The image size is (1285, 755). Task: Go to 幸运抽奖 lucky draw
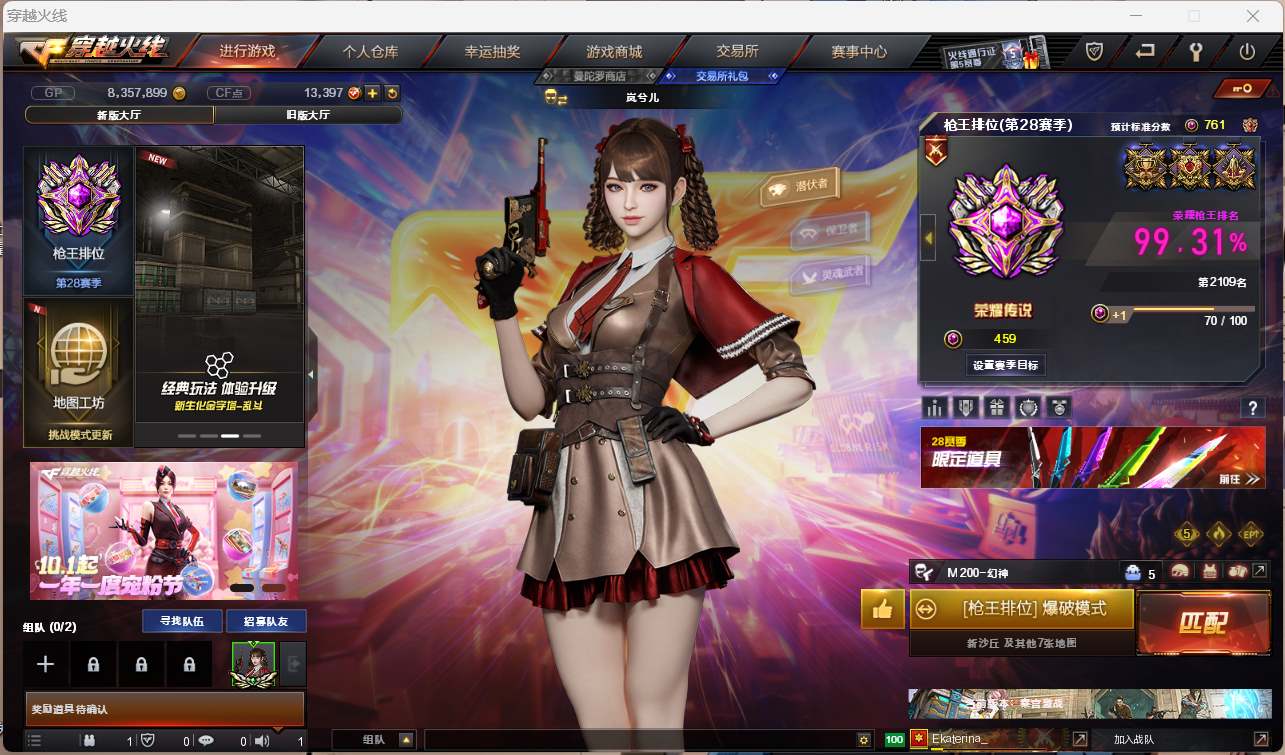point(492,51)
